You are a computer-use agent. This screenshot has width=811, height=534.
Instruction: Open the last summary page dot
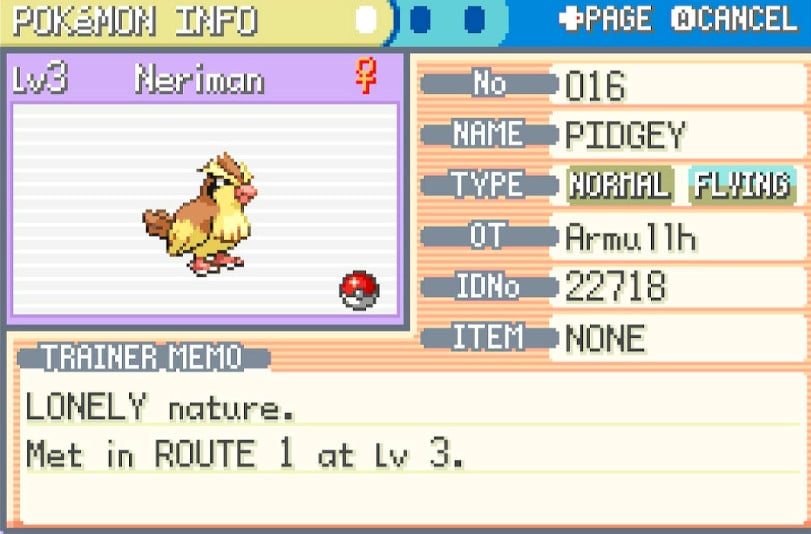pyautogui.click(x=474, y=20)
